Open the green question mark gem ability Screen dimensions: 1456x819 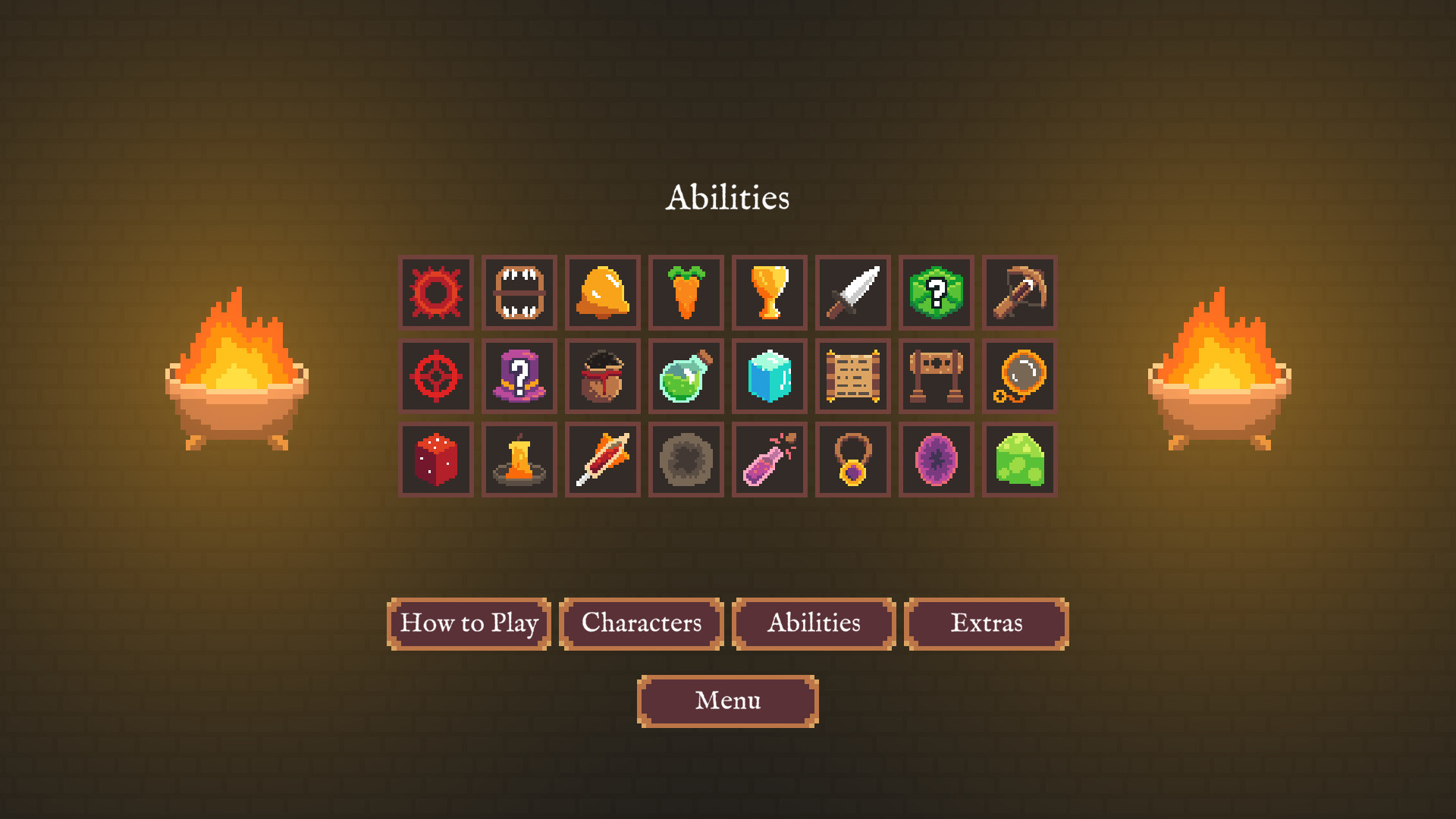pyautogui.click(x=936, y=293)
